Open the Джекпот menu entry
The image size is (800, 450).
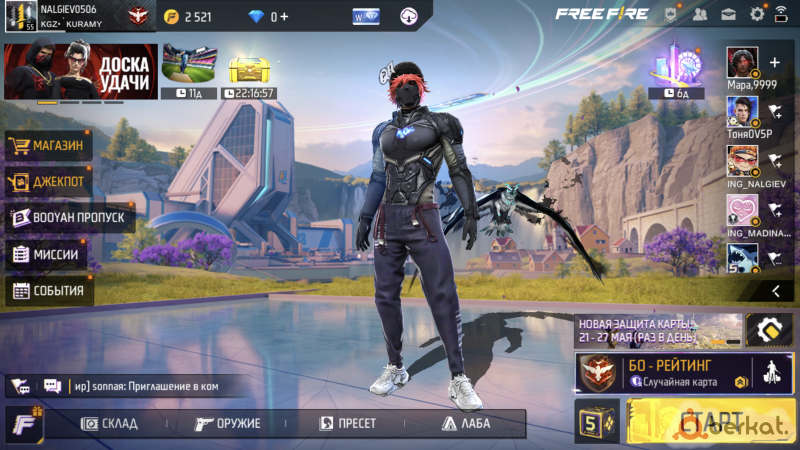pos(50,182)
